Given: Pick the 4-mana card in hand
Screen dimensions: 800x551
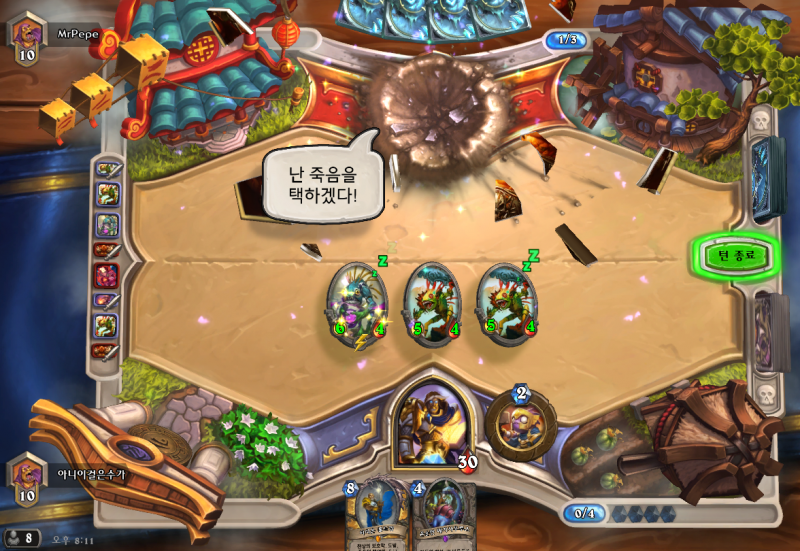Looking at the screenshot, I should 440,515.
